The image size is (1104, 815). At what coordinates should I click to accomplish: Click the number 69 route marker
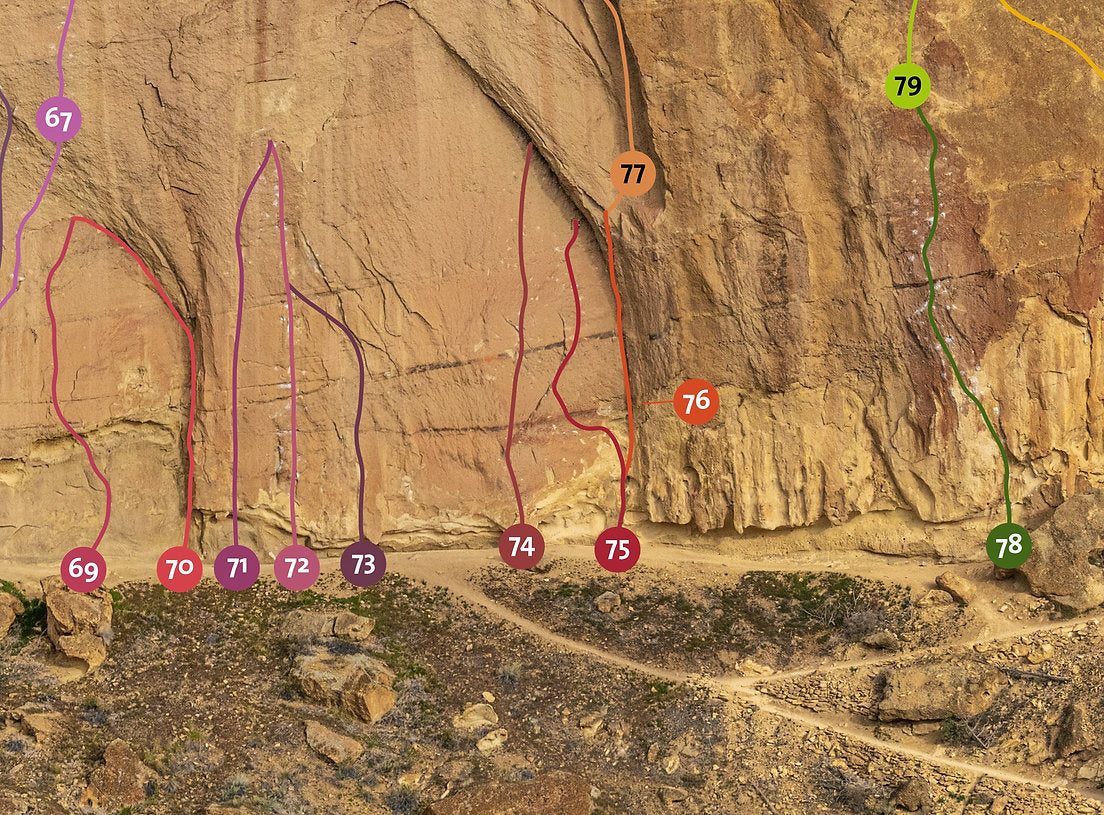(83, 570)
